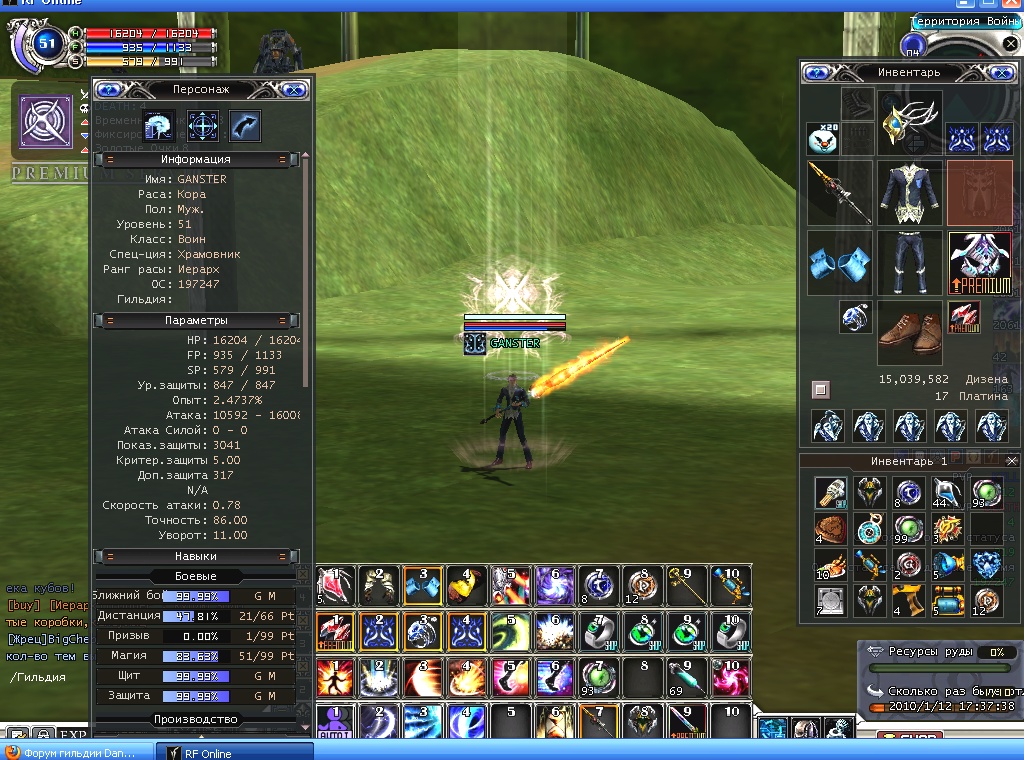
Task: Switch to the forum browser taskbar button
Action: tap(76, 752)
